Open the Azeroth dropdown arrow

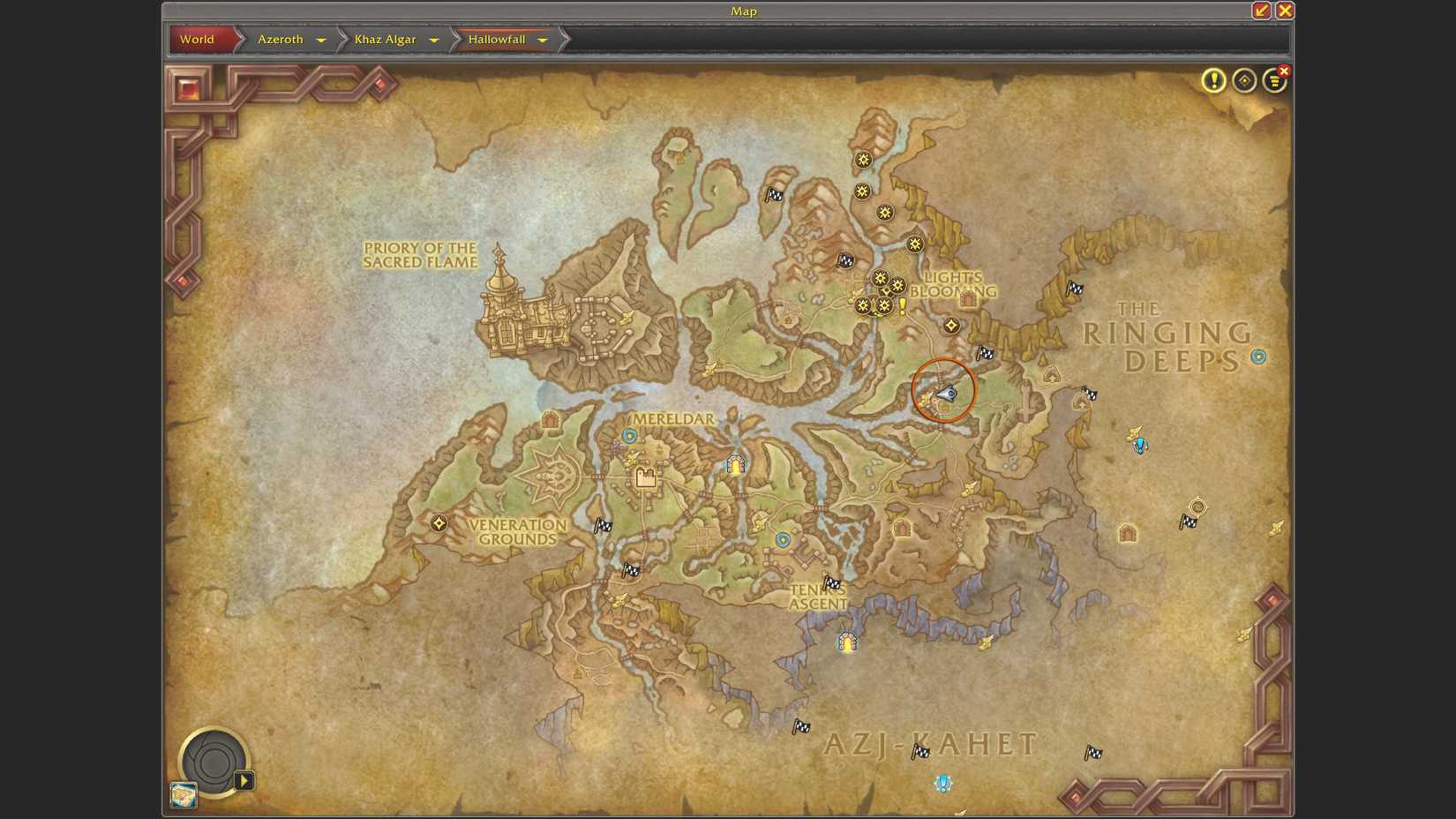click(x=321, y=40)
